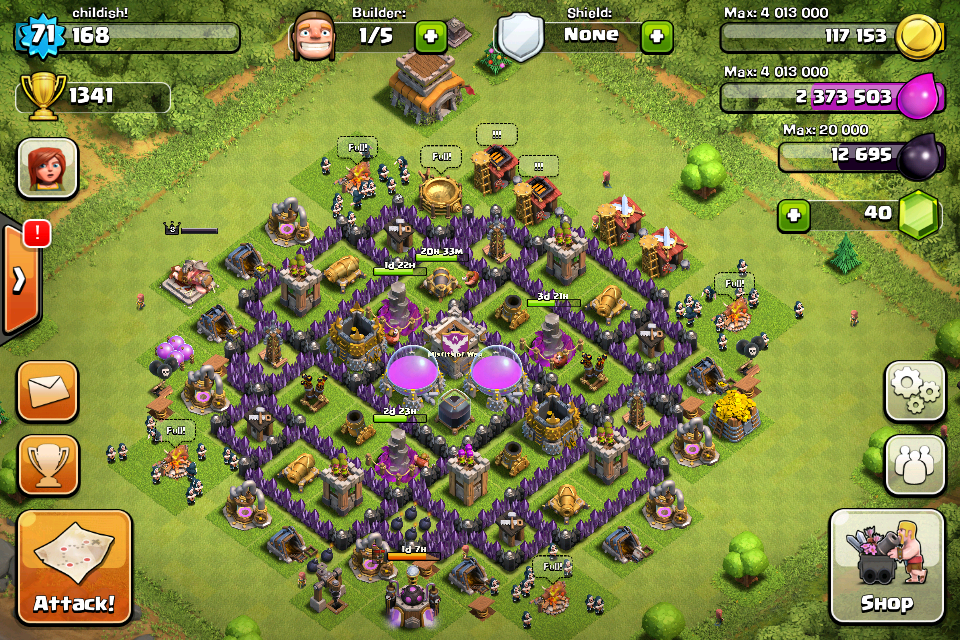Screen dimensions: 960x640
Task: Tap the builder face icon
Action: click(316, 37)
